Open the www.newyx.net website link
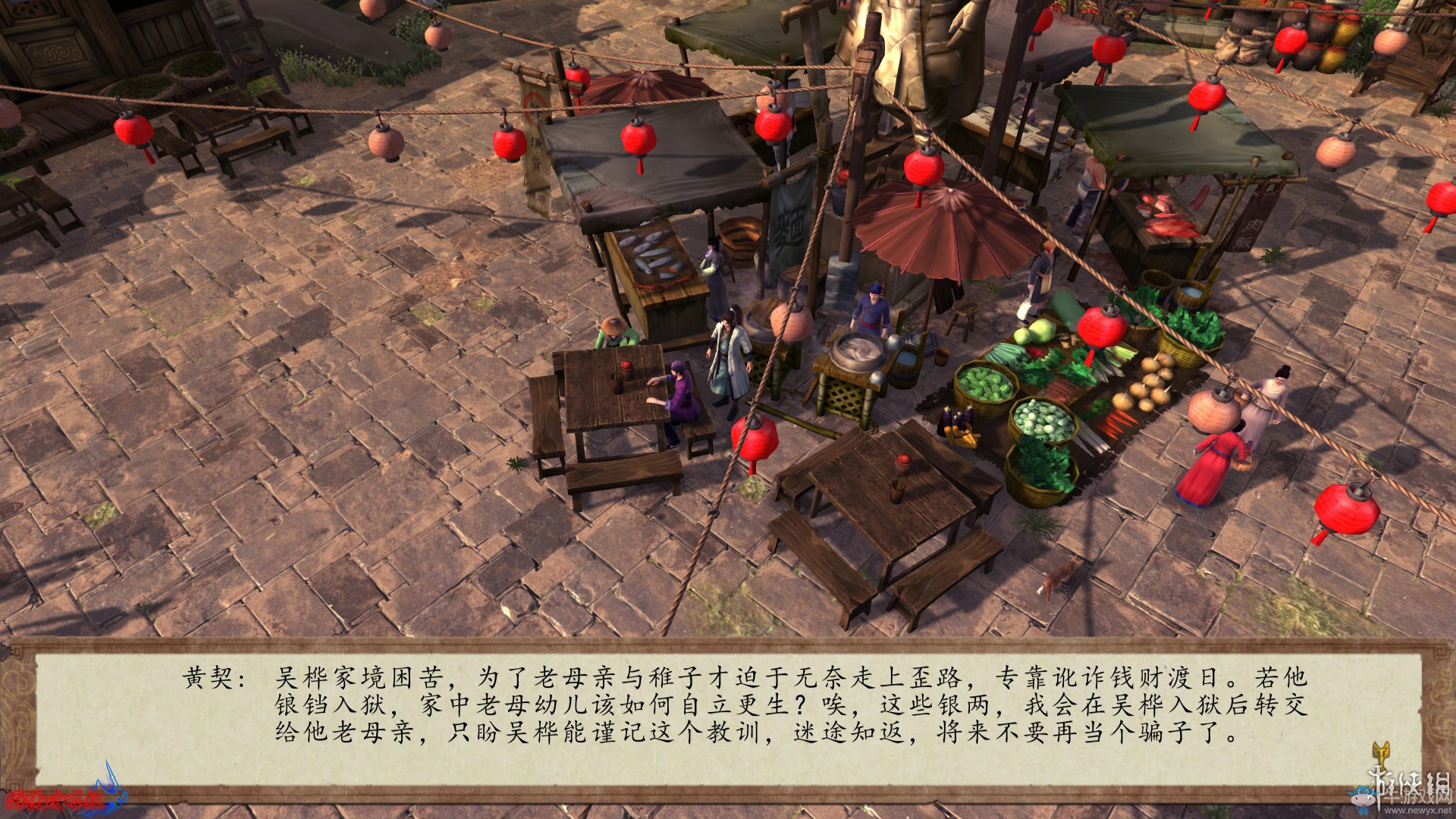The width and height of the screenshot is (1456, 819). (1417, 811)
